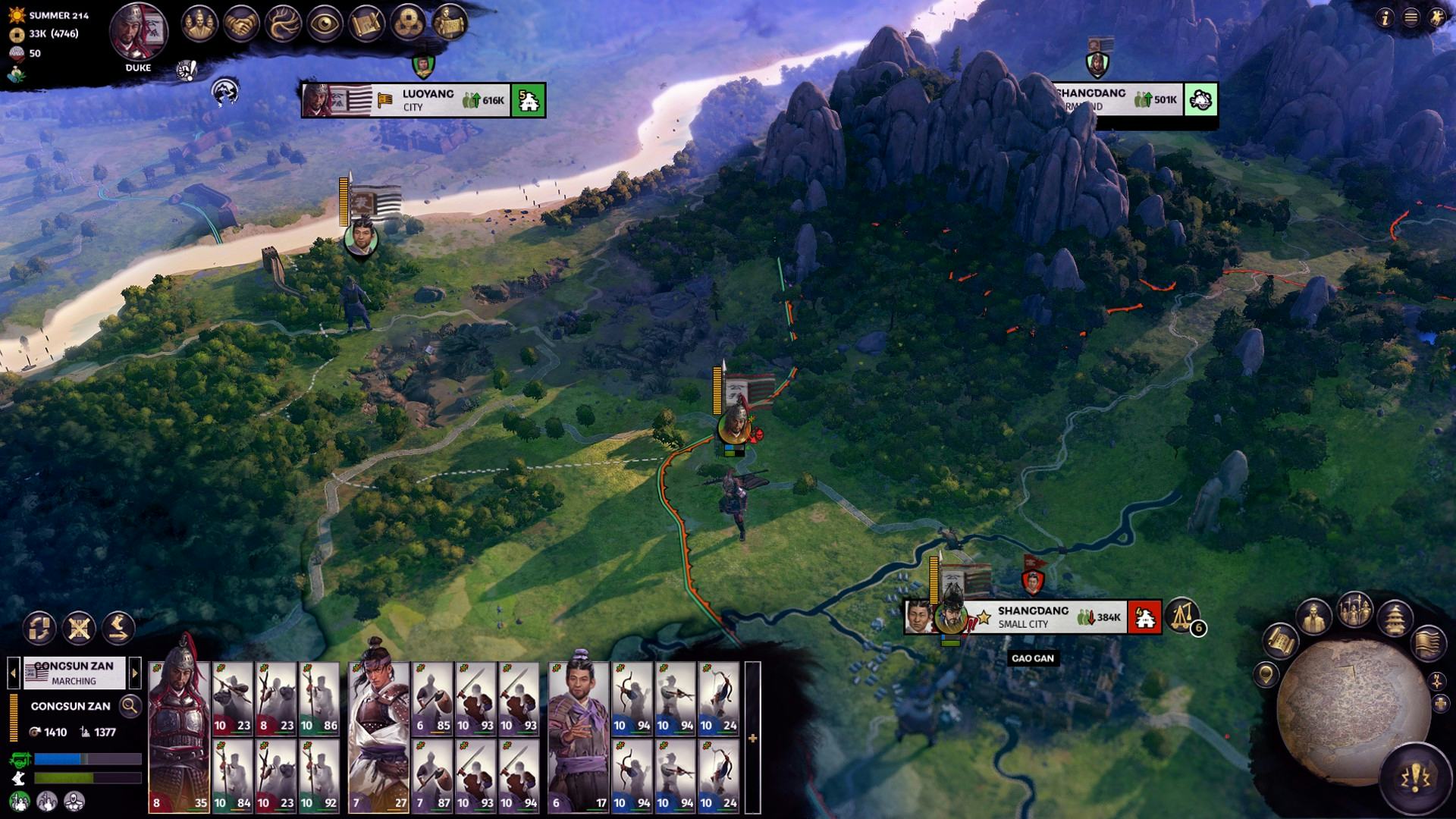Open the pagoda icon above the minimap
This screenshot has width=1456, height=819.
coord(1395,618)
